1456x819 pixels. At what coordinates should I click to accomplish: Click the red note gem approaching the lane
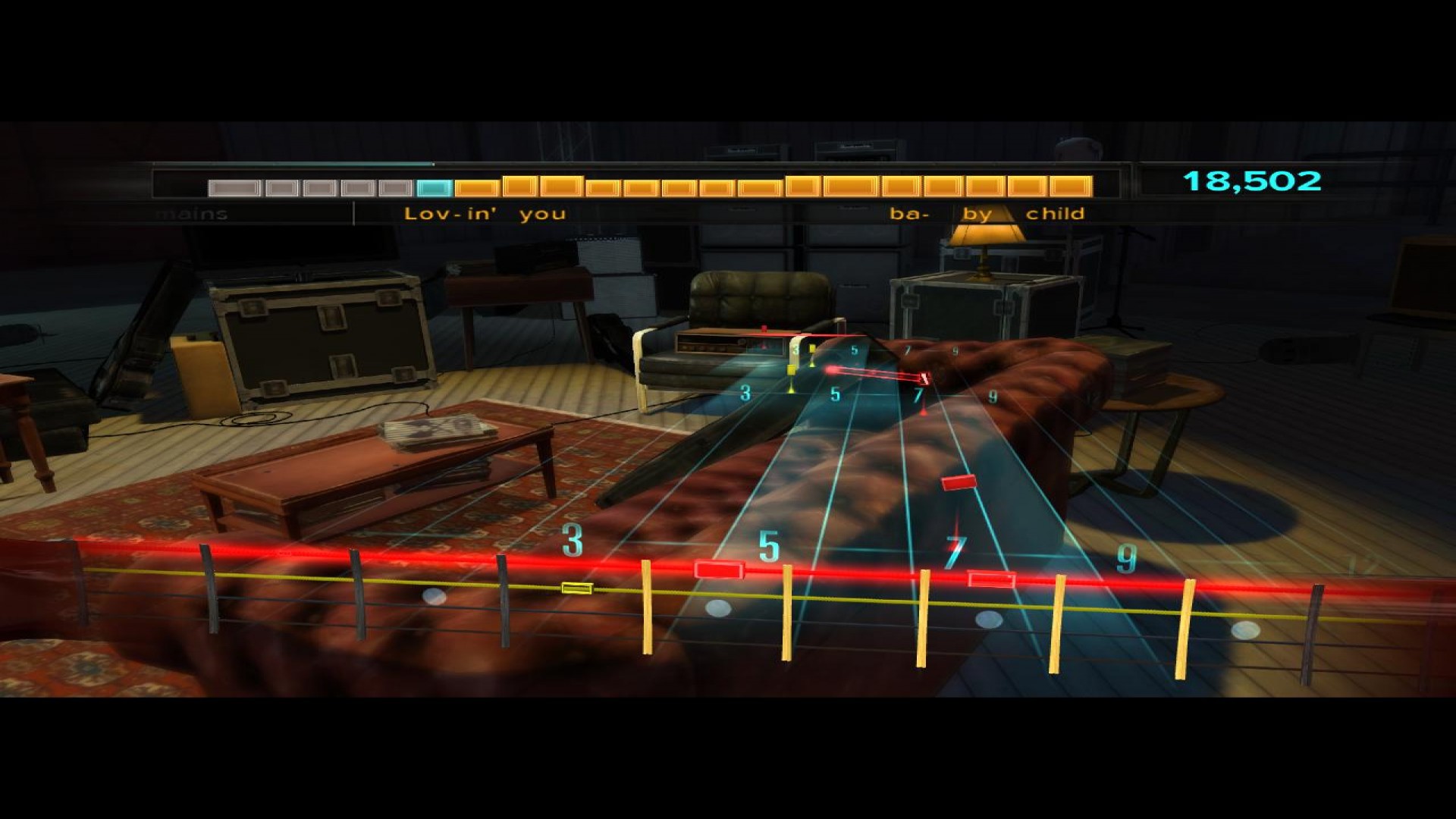[x=957, y=482]
